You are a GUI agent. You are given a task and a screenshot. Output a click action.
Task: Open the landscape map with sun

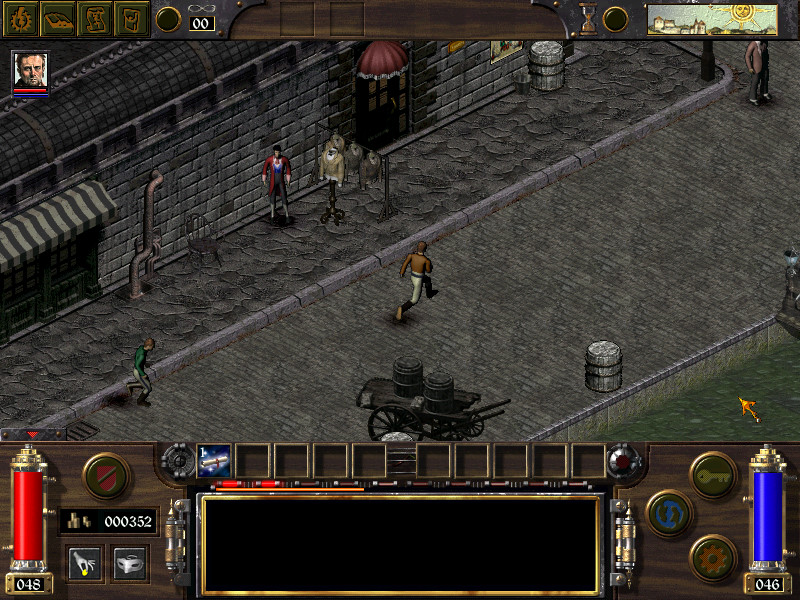click(712, 19)
